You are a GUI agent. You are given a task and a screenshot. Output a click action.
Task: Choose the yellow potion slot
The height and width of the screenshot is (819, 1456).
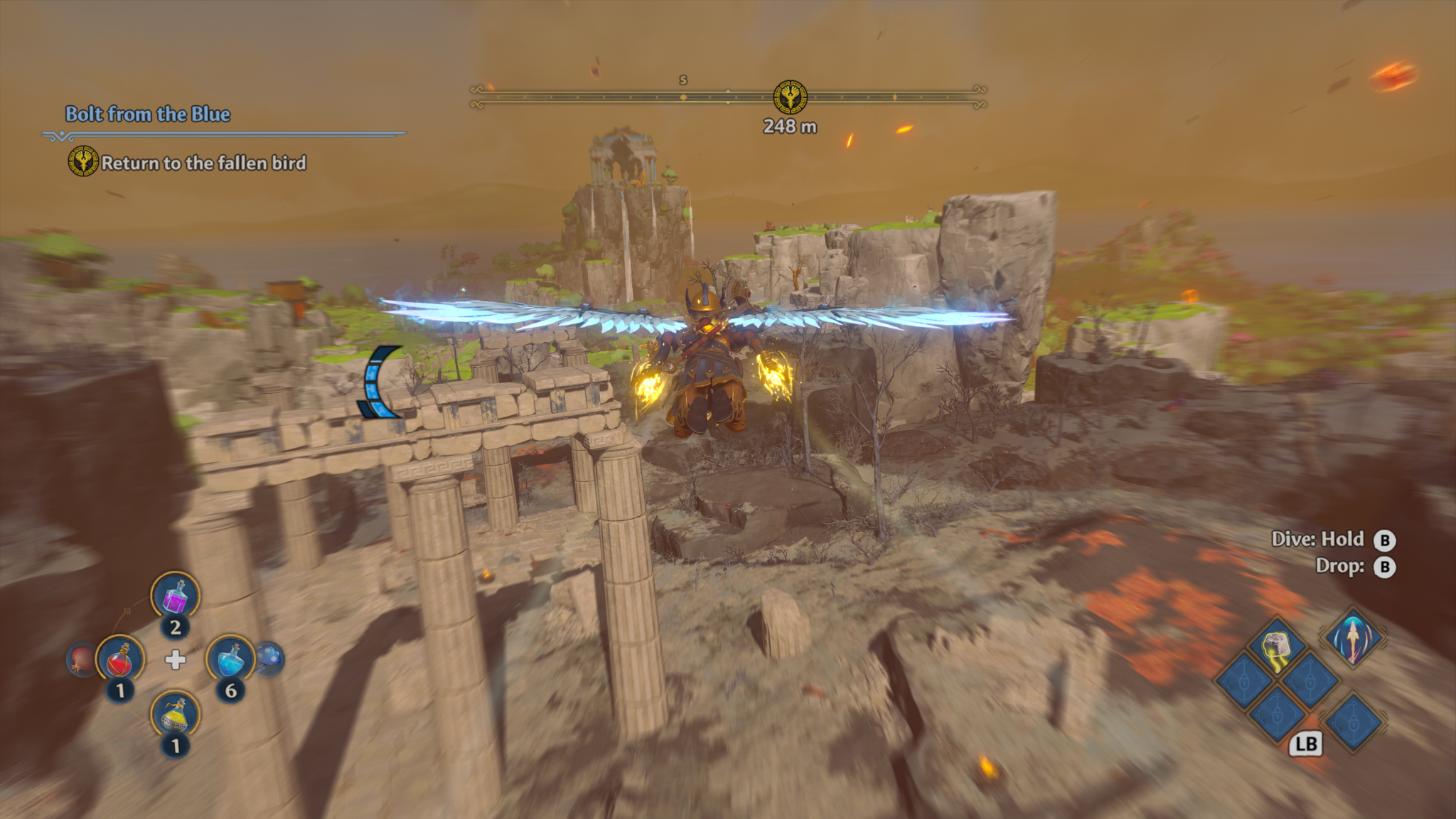pos(175,714)
